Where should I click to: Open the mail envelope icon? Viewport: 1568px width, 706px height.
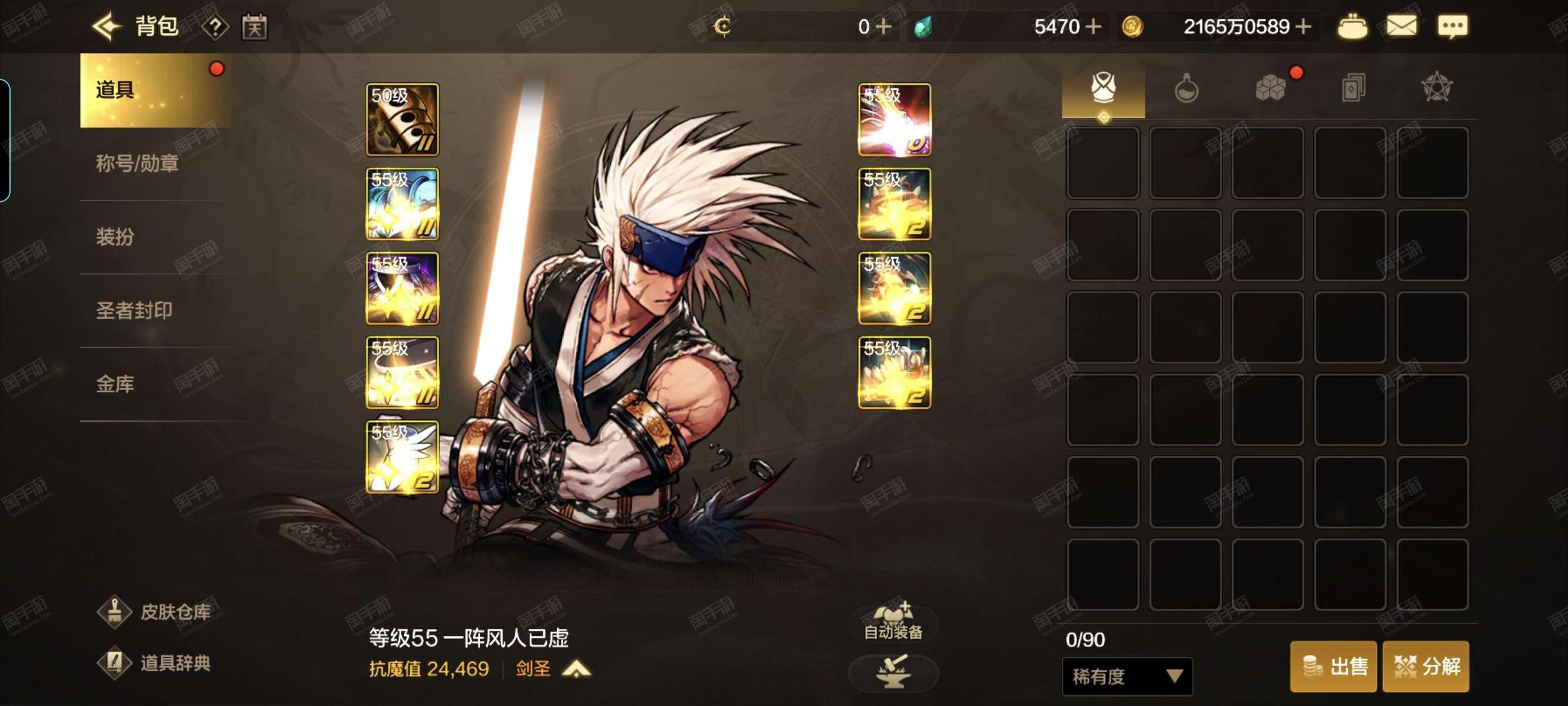[1401, 27]
